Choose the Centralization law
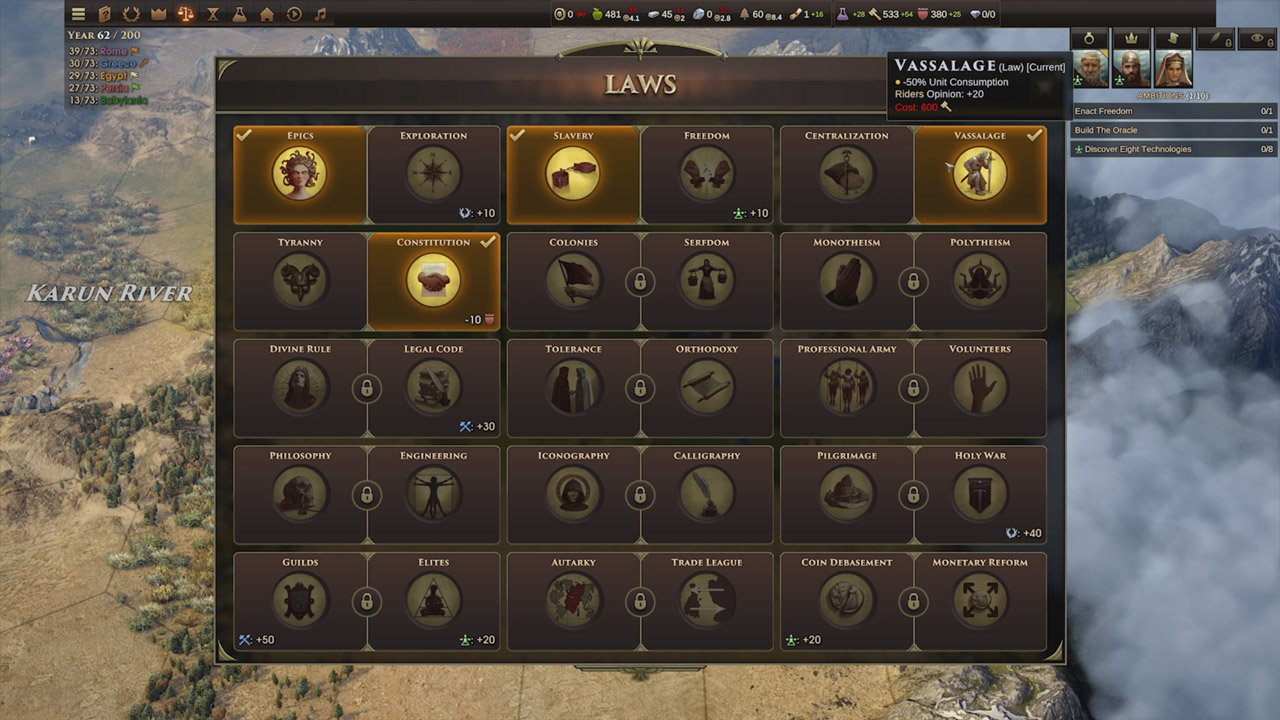The height and width of the screenshot is (720, 1280). (846, 174)
